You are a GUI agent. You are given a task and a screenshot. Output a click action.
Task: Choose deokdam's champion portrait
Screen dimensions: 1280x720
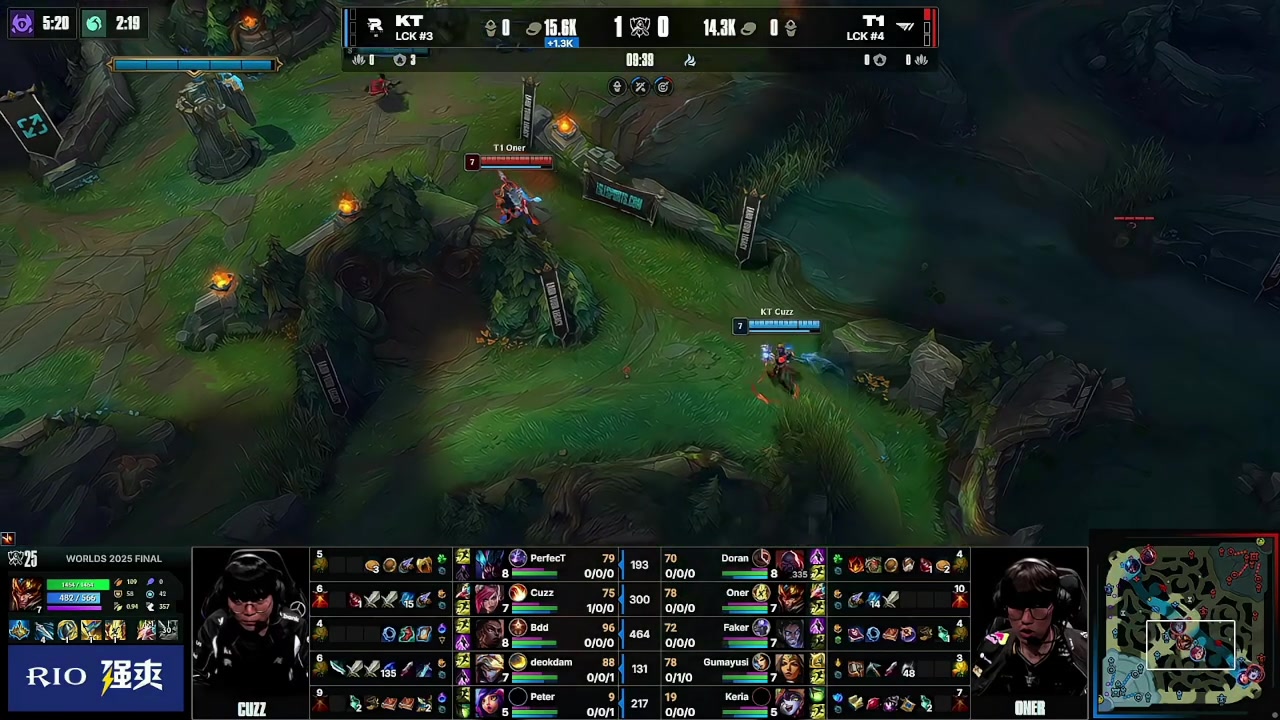coord(490,668)
